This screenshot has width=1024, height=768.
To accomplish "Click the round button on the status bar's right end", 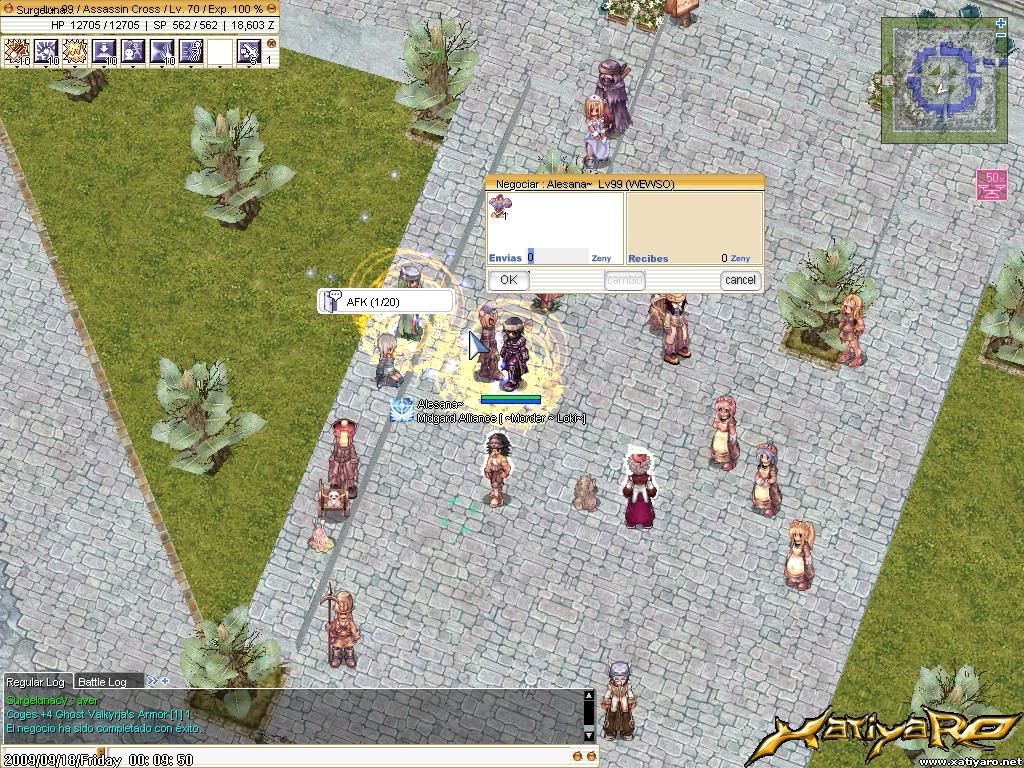I will [272, 8].
